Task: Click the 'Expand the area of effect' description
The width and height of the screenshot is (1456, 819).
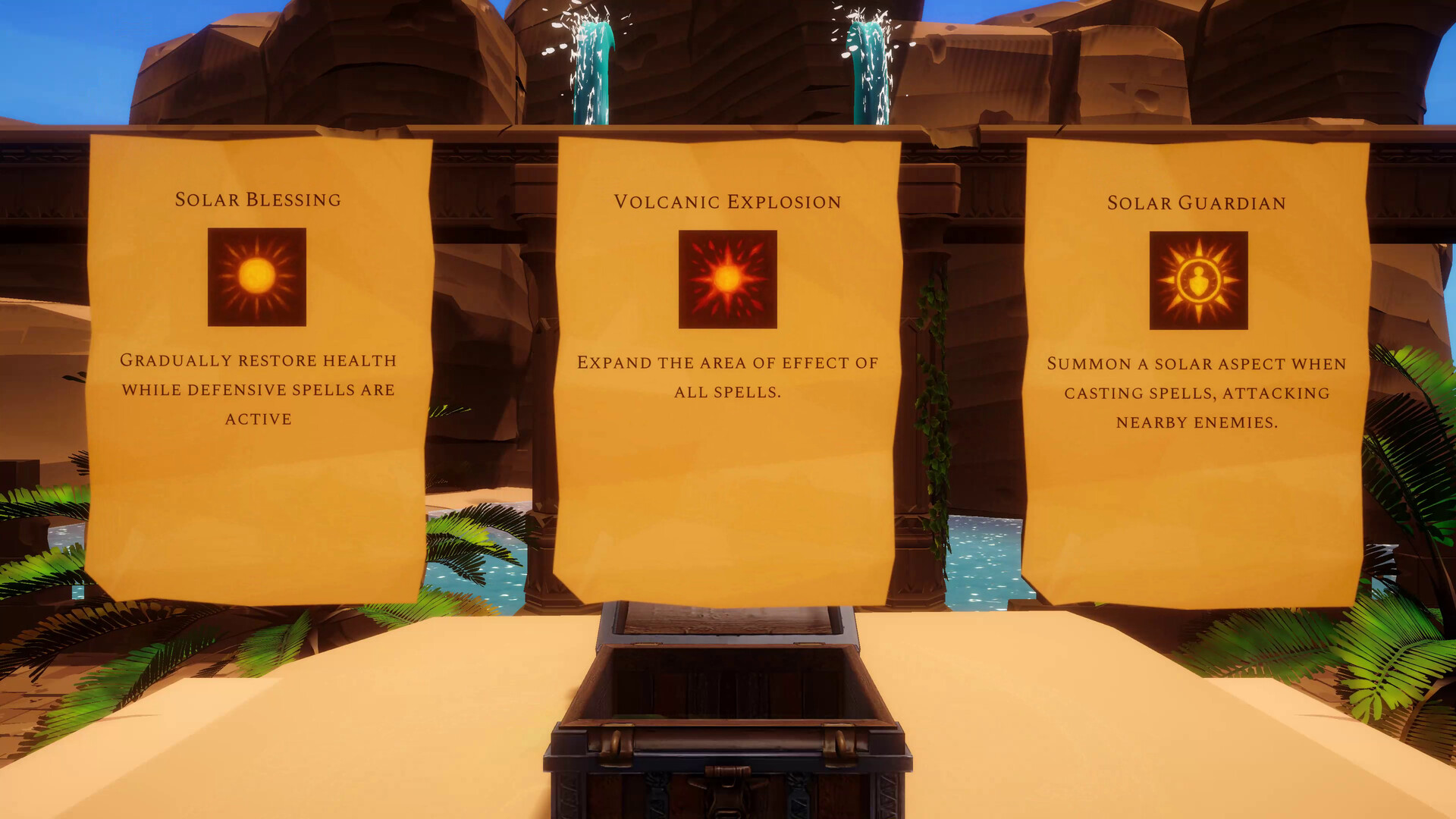Action: pos(727,377)
